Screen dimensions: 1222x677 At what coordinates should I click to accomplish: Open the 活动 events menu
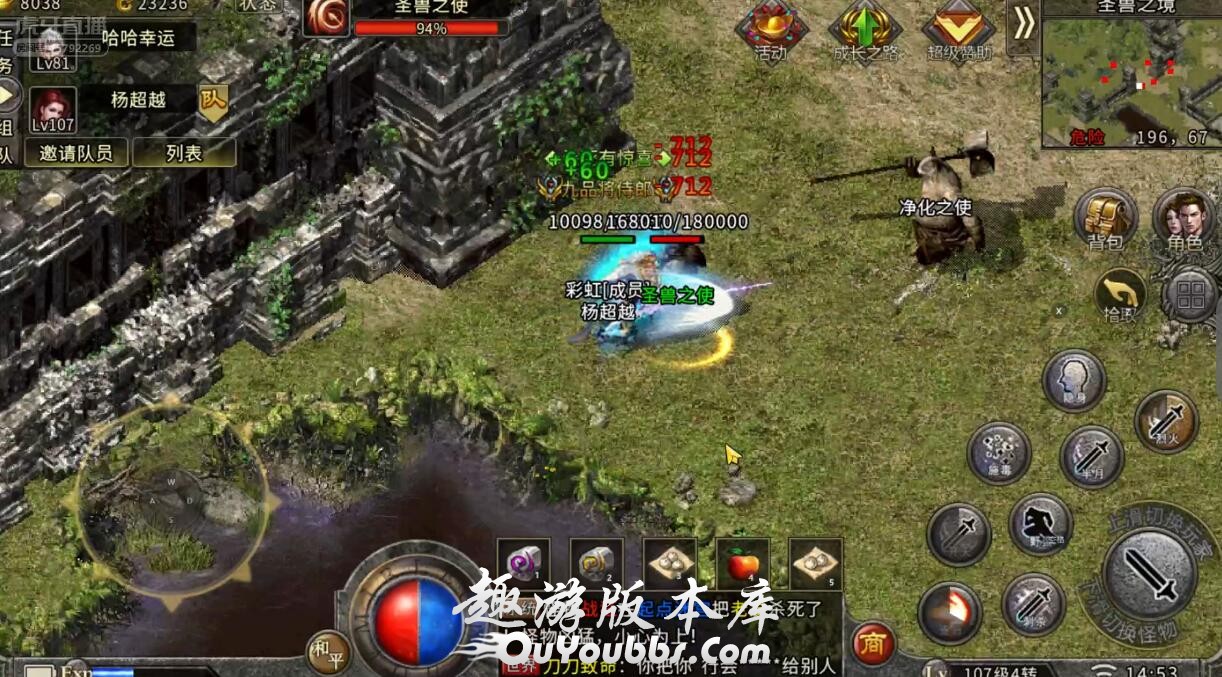coord(771,32)
